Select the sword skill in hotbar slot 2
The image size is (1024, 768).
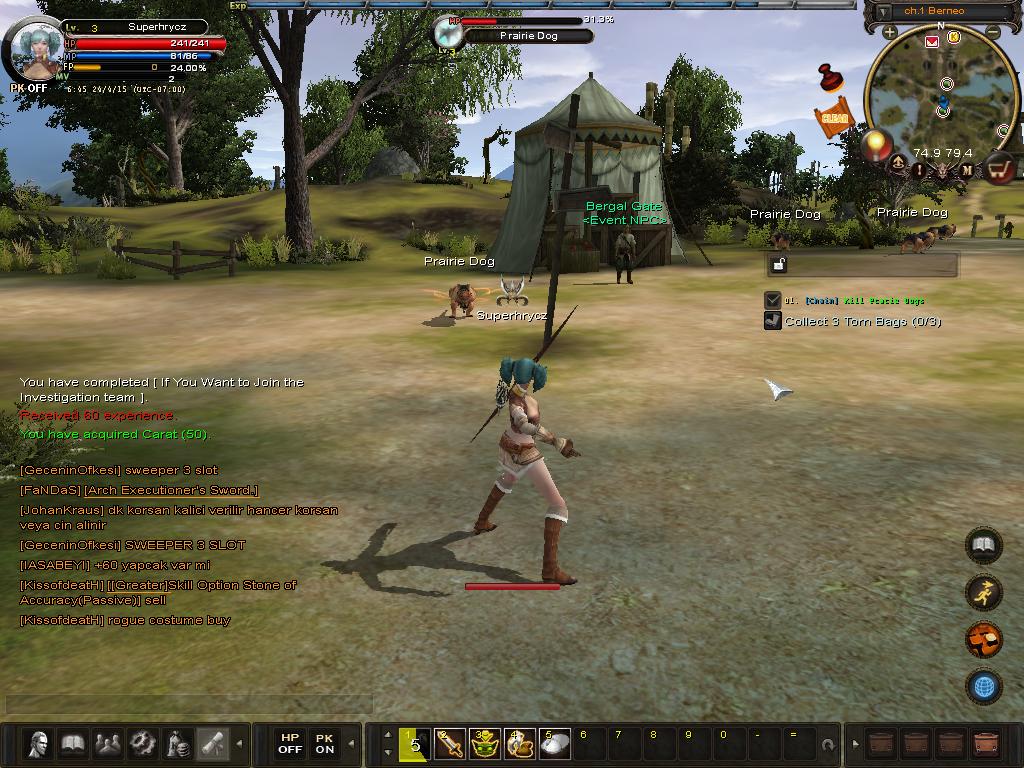pyautogui.click(x=449, y=743)
